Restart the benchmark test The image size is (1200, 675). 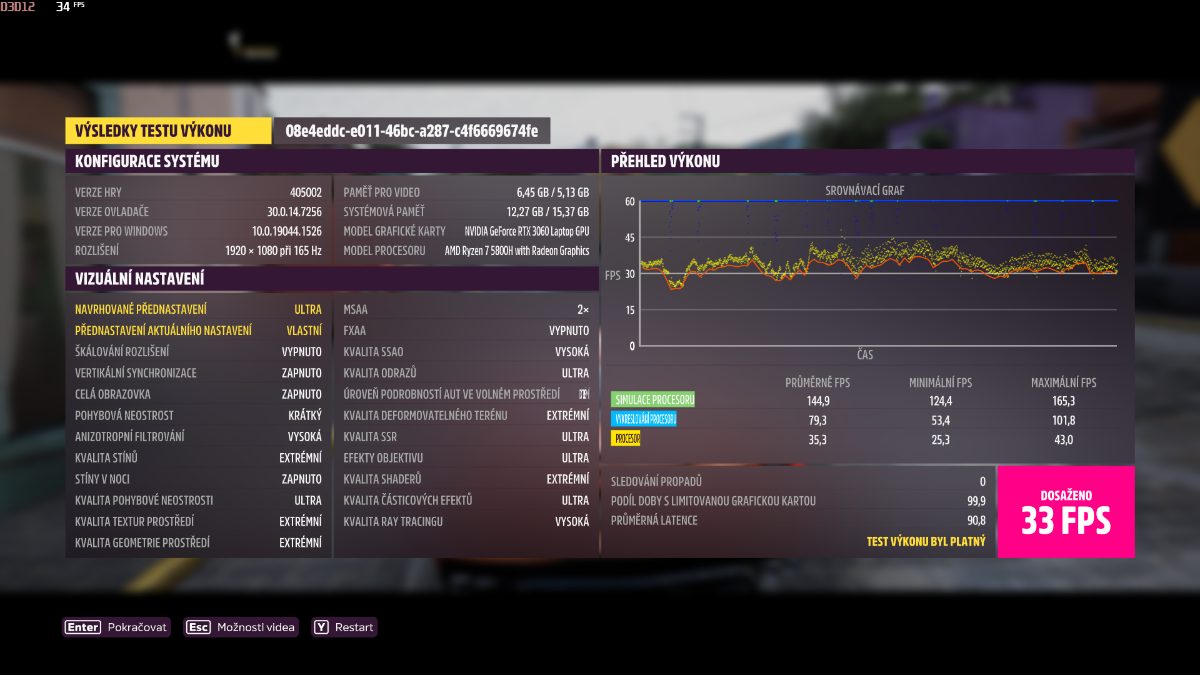coord(345,627)
